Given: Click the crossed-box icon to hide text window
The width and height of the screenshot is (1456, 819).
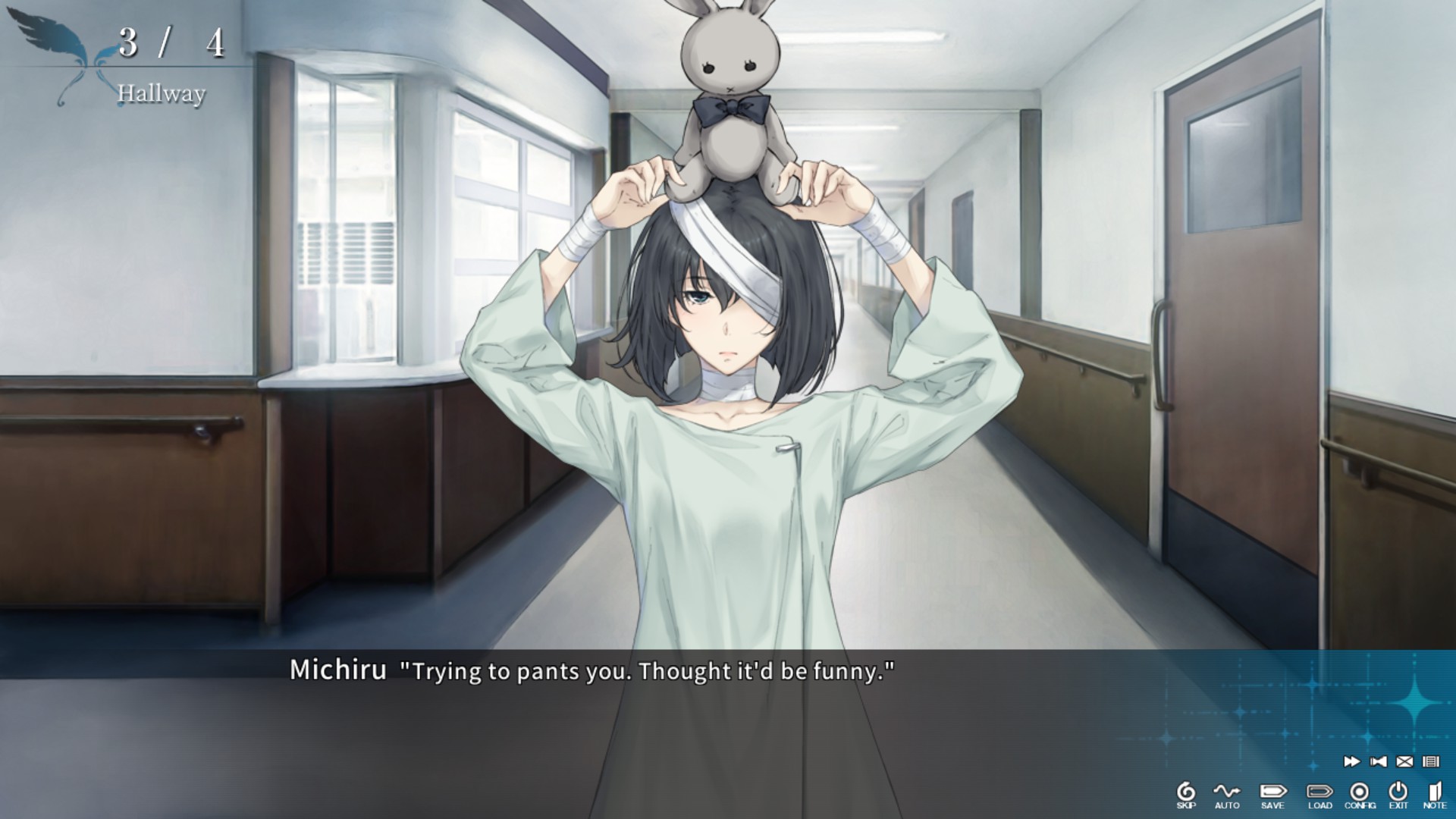Looking at the screenshot, I should pyautogui.click(x=1404, y=761).
